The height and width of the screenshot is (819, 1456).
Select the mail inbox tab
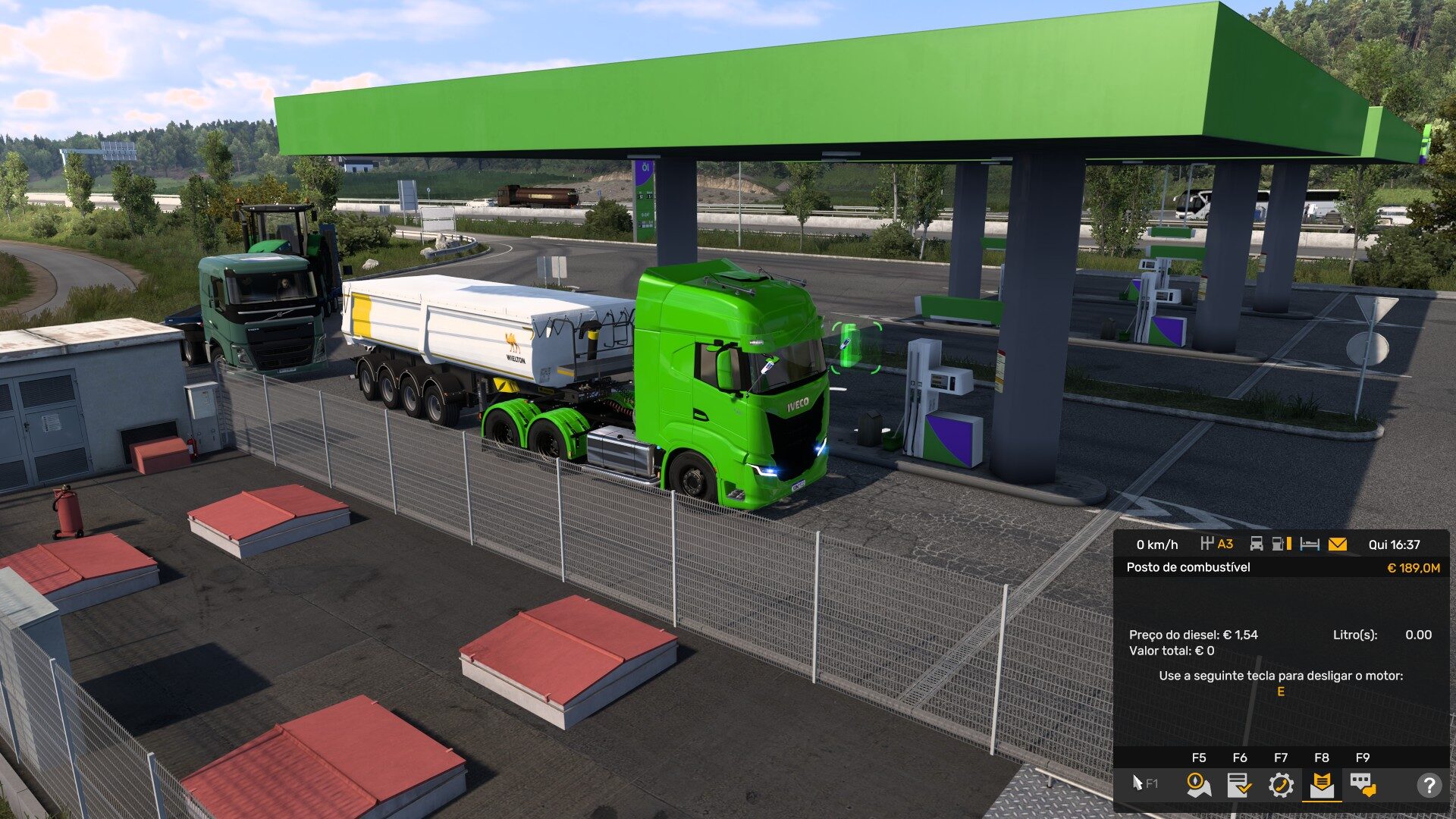coord(1321,785)
